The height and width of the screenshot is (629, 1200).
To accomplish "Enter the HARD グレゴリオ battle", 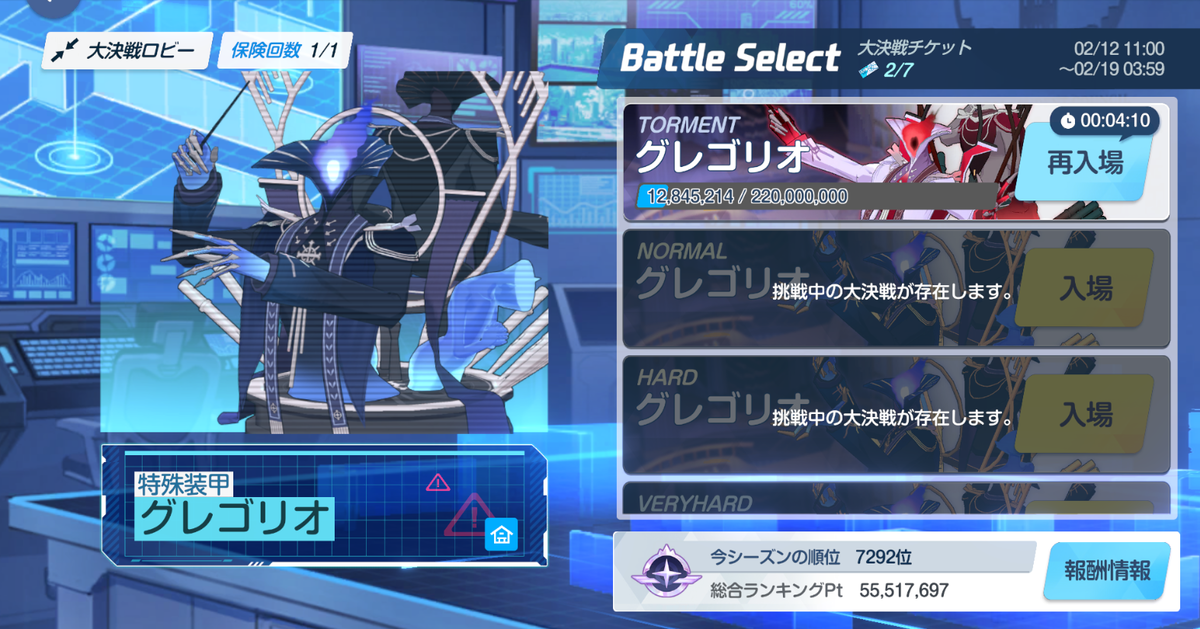I will (x=1085, y=414).
